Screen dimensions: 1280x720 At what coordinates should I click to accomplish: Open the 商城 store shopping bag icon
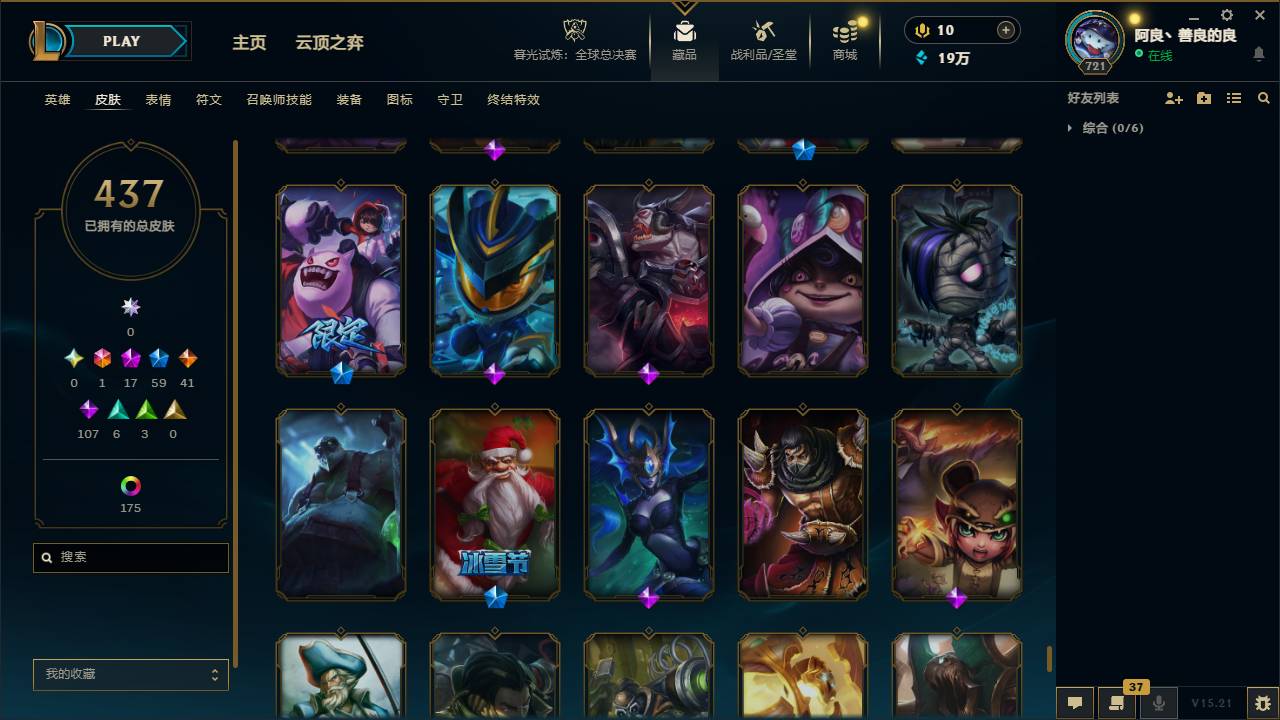(843, 32)
